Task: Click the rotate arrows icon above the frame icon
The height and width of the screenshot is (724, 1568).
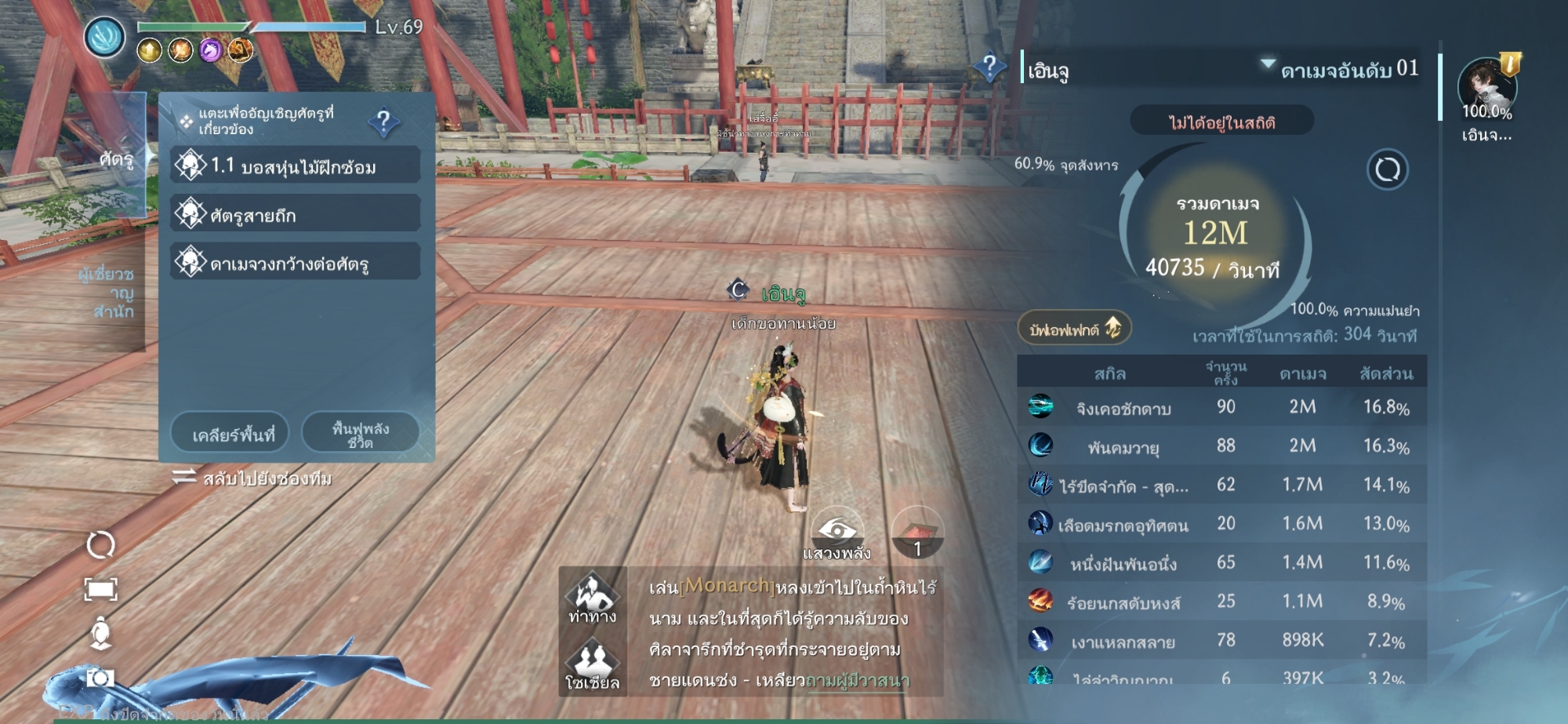Action: 100,544
